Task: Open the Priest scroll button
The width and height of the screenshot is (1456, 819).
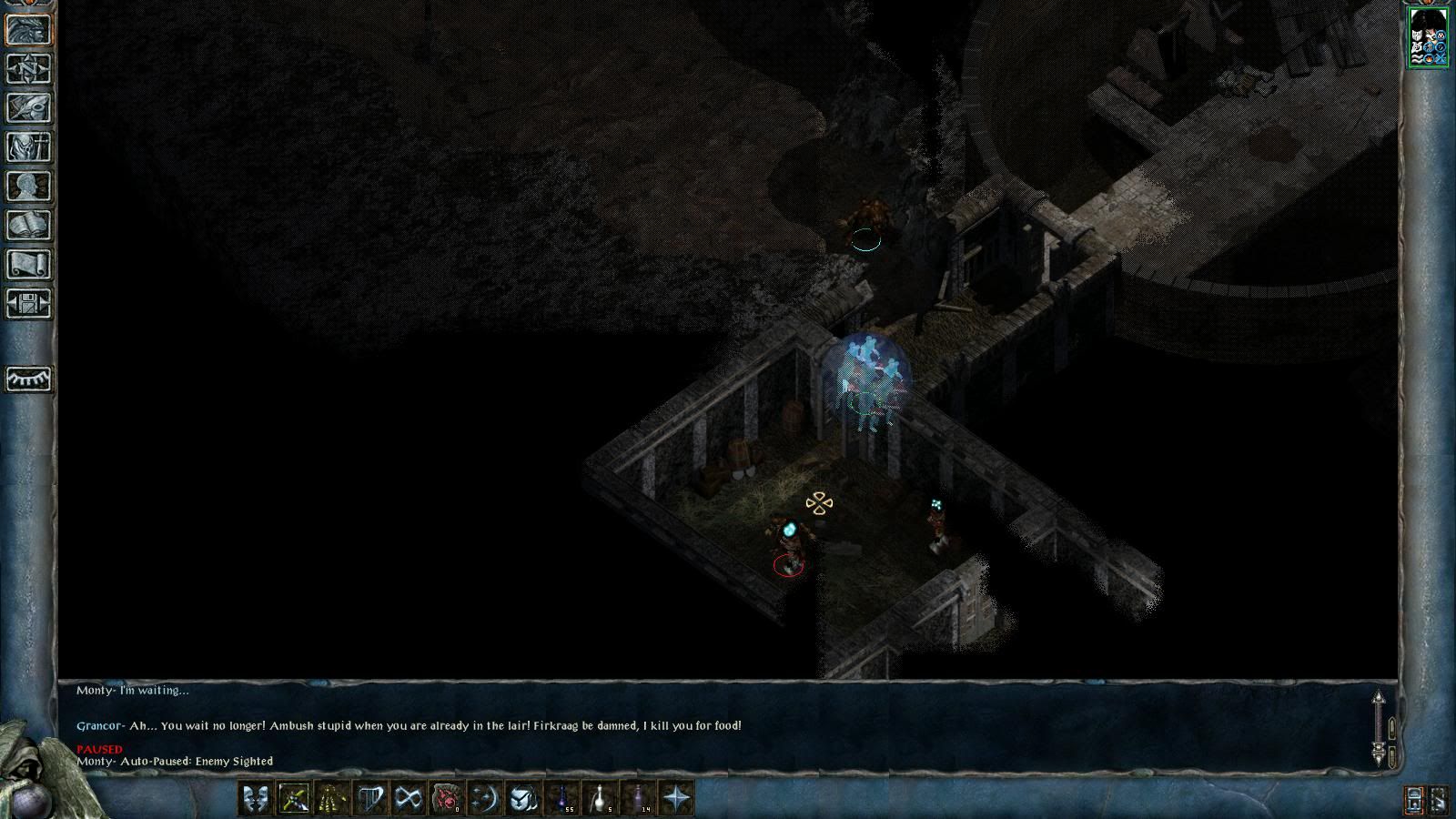Action: pyautogui.click(x=29, y=264)
